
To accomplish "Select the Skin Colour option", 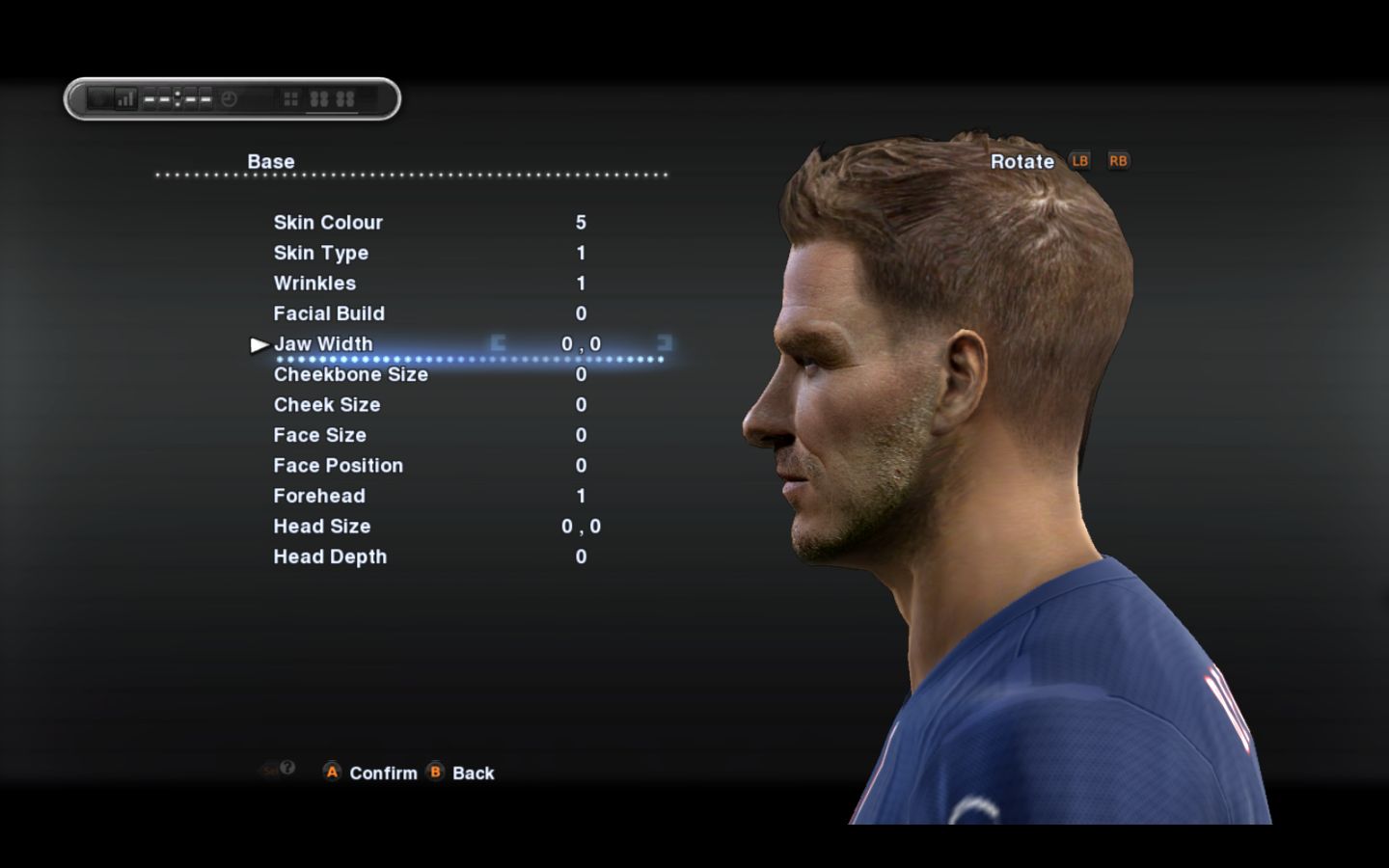I will point(328,223).
